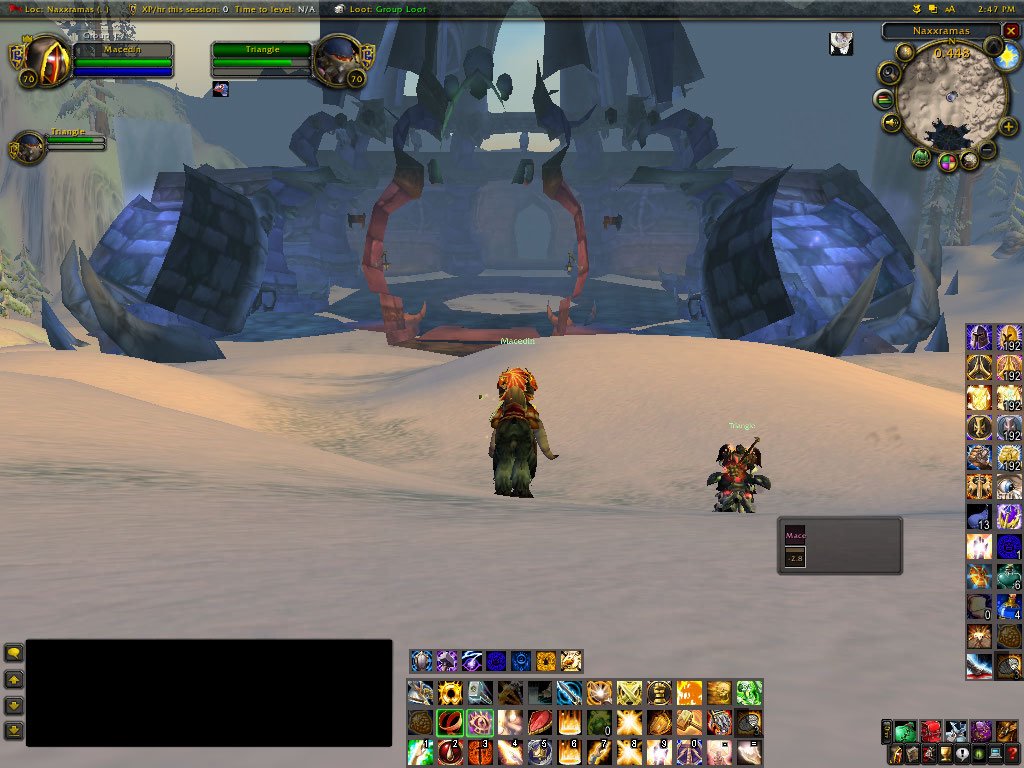Open the gold trophy micro menu button
The width and height of the screenshot is (1024, 768).
tap(941, 755)
